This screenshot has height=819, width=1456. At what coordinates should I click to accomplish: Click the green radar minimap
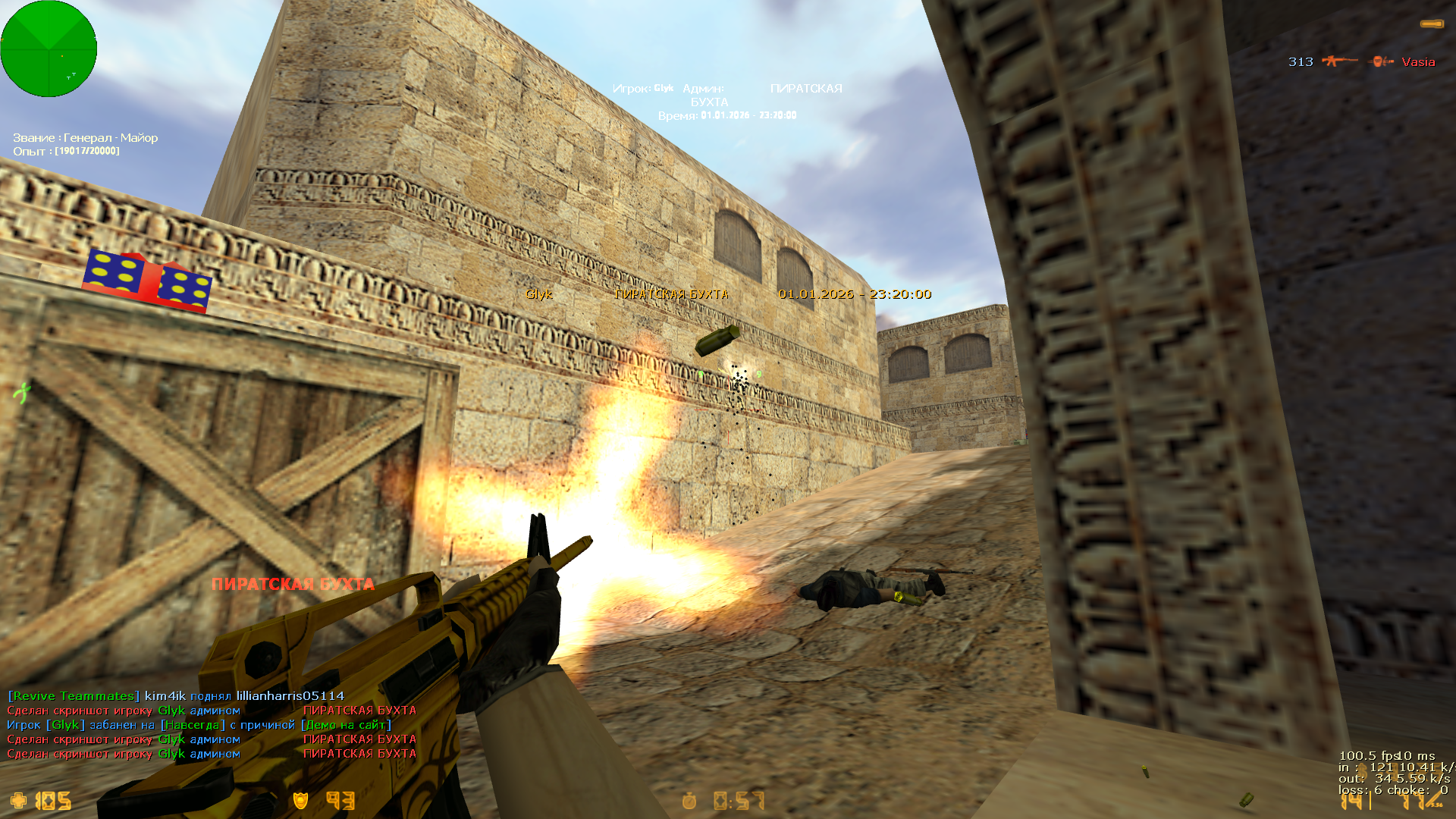click(x=49, y=49)
